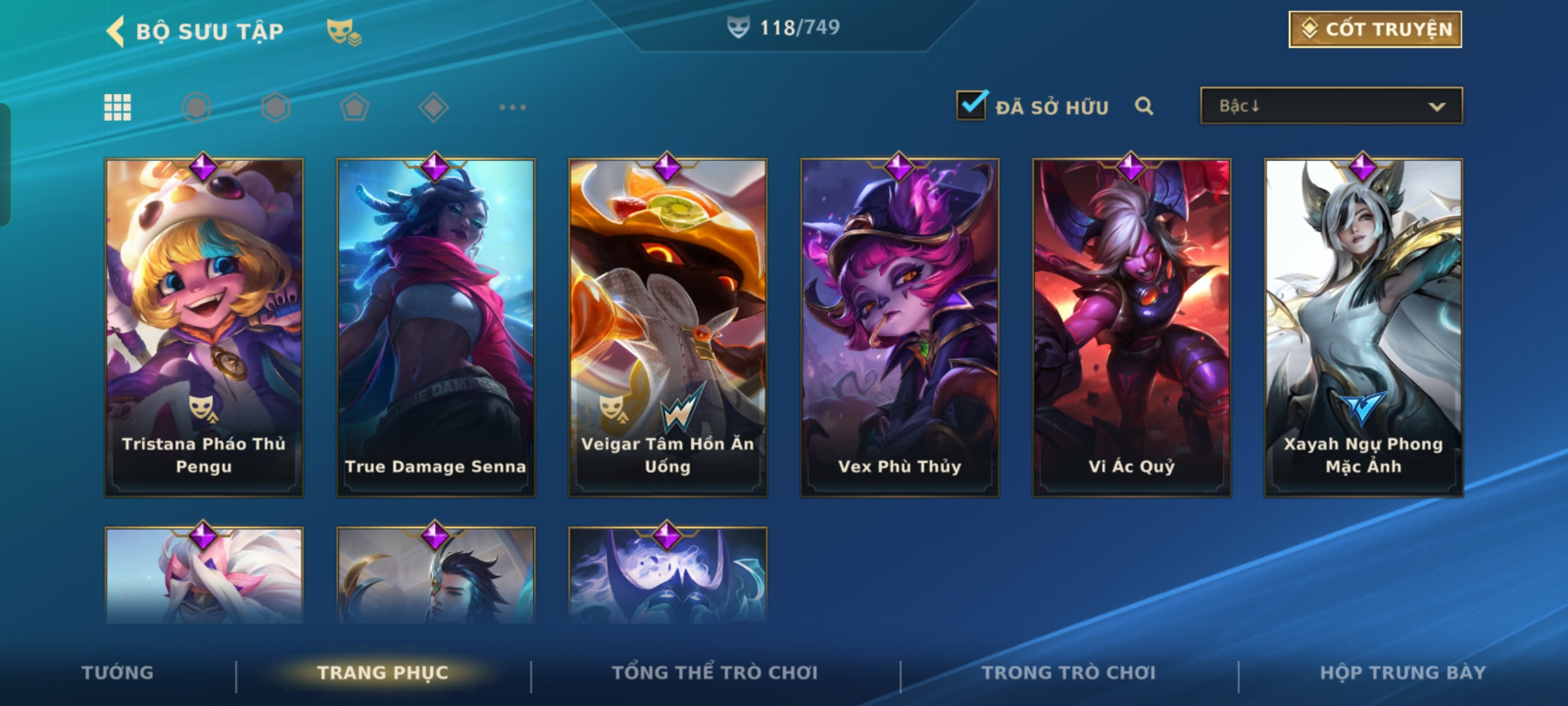Pick Xayah Ngự Phong Mặc Ảnh skin

pyautogui.click(x=1364, y=327)
